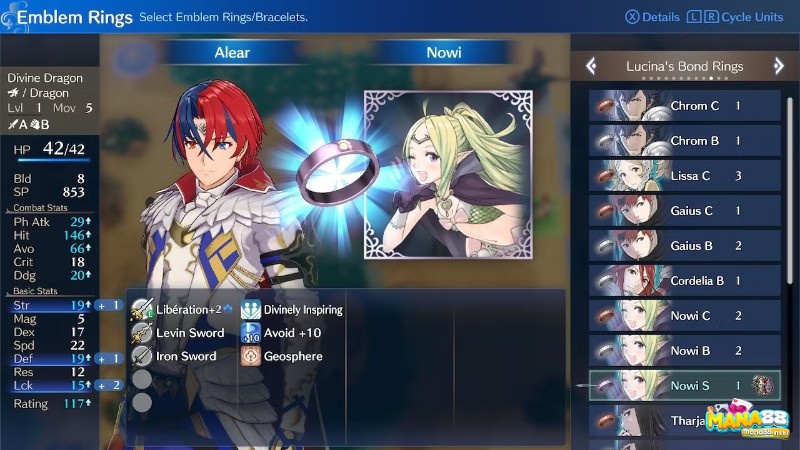Select the Chrom C bond ring
The image size is (800, 450).
(x=685, y=106)
